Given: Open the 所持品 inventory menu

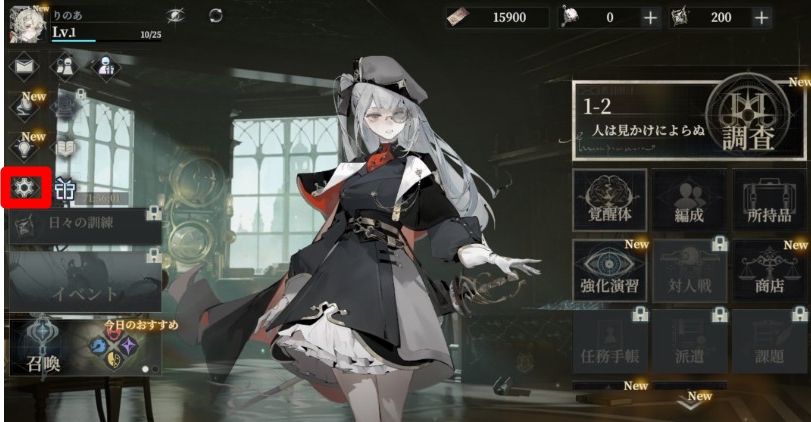Looking at the screenshot, I should (768, 199).
